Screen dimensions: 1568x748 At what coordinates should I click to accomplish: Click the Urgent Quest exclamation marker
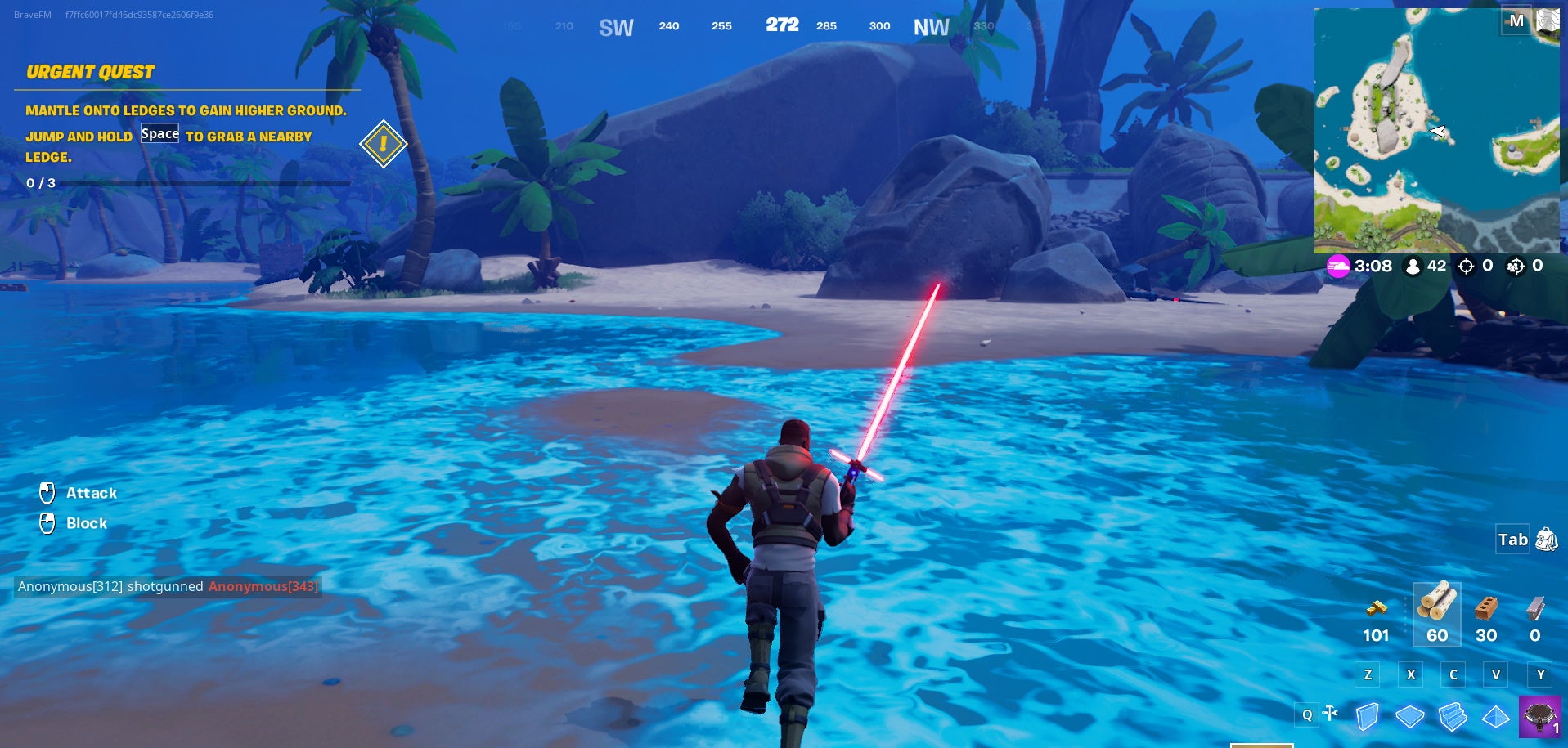coord(382,144)
